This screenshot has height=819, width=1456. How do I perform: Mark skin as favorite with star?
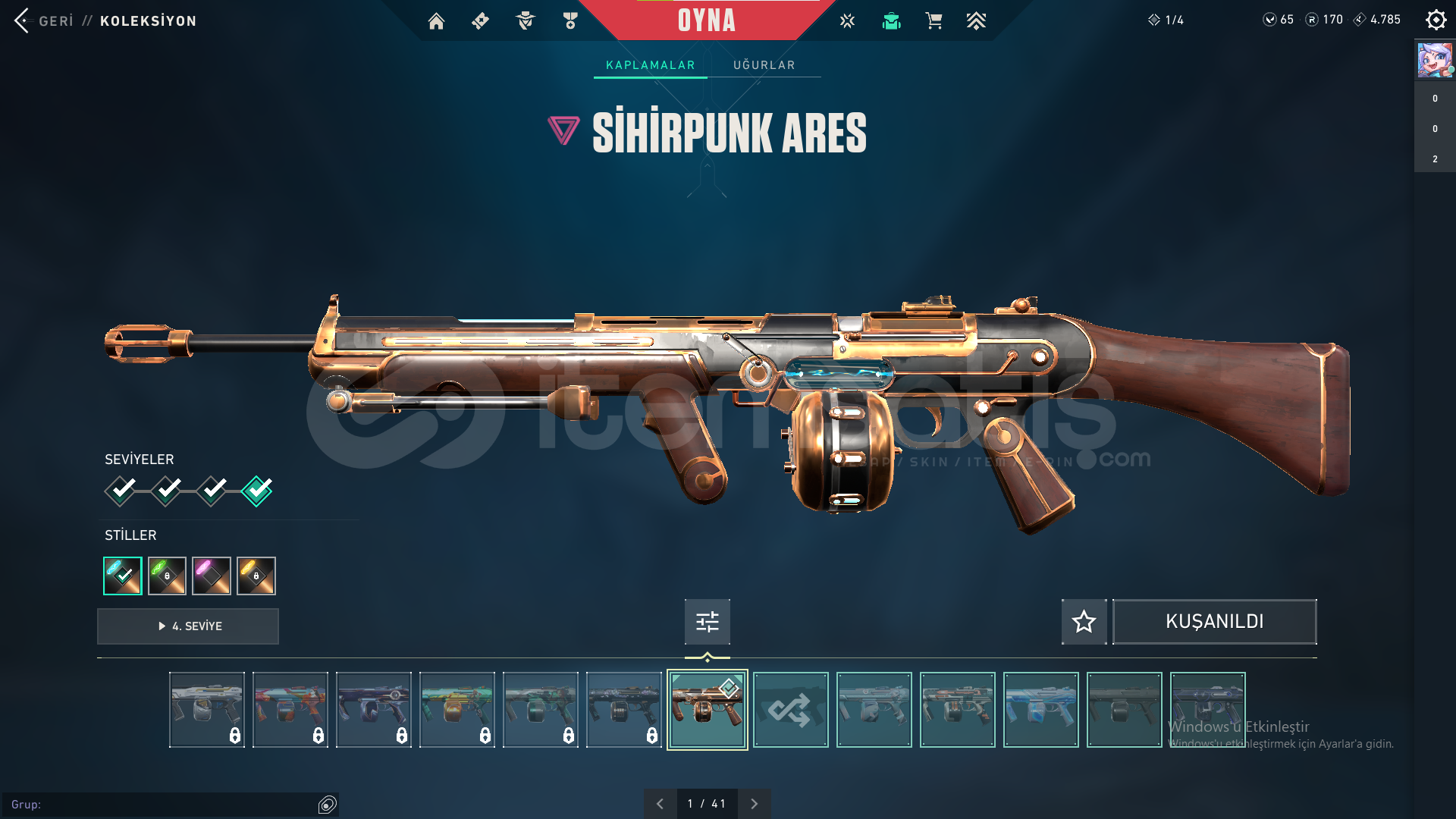click(1084, 622)
